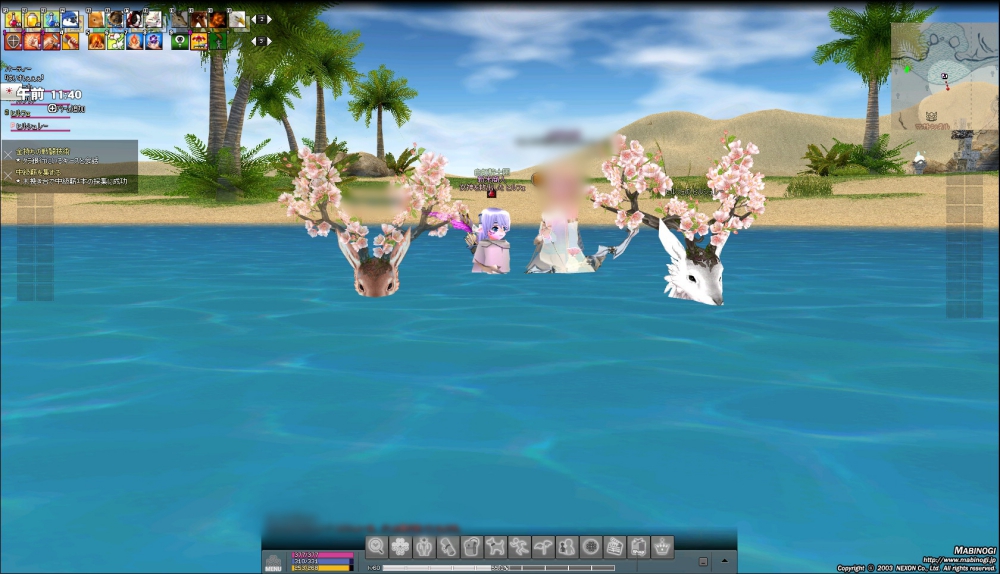Open the MENU button

(x=273, y=563)
